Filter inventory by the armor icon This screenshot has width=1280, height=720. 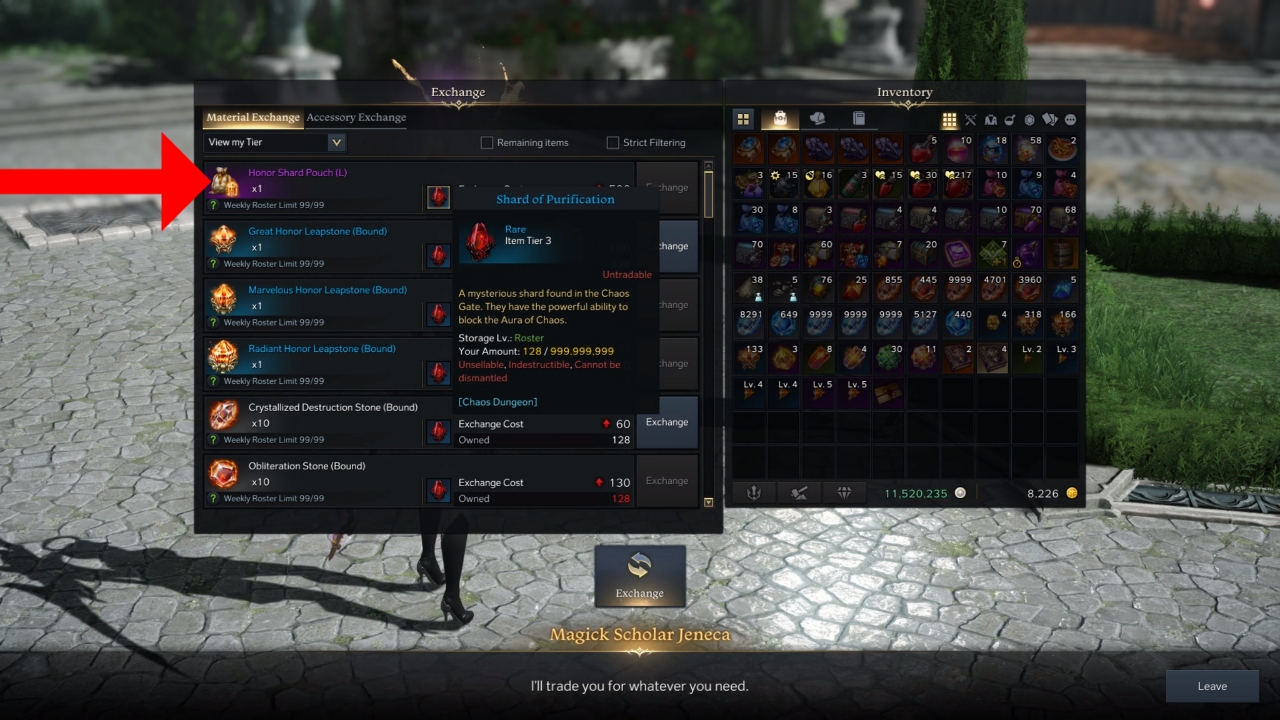tap(990, 119)
